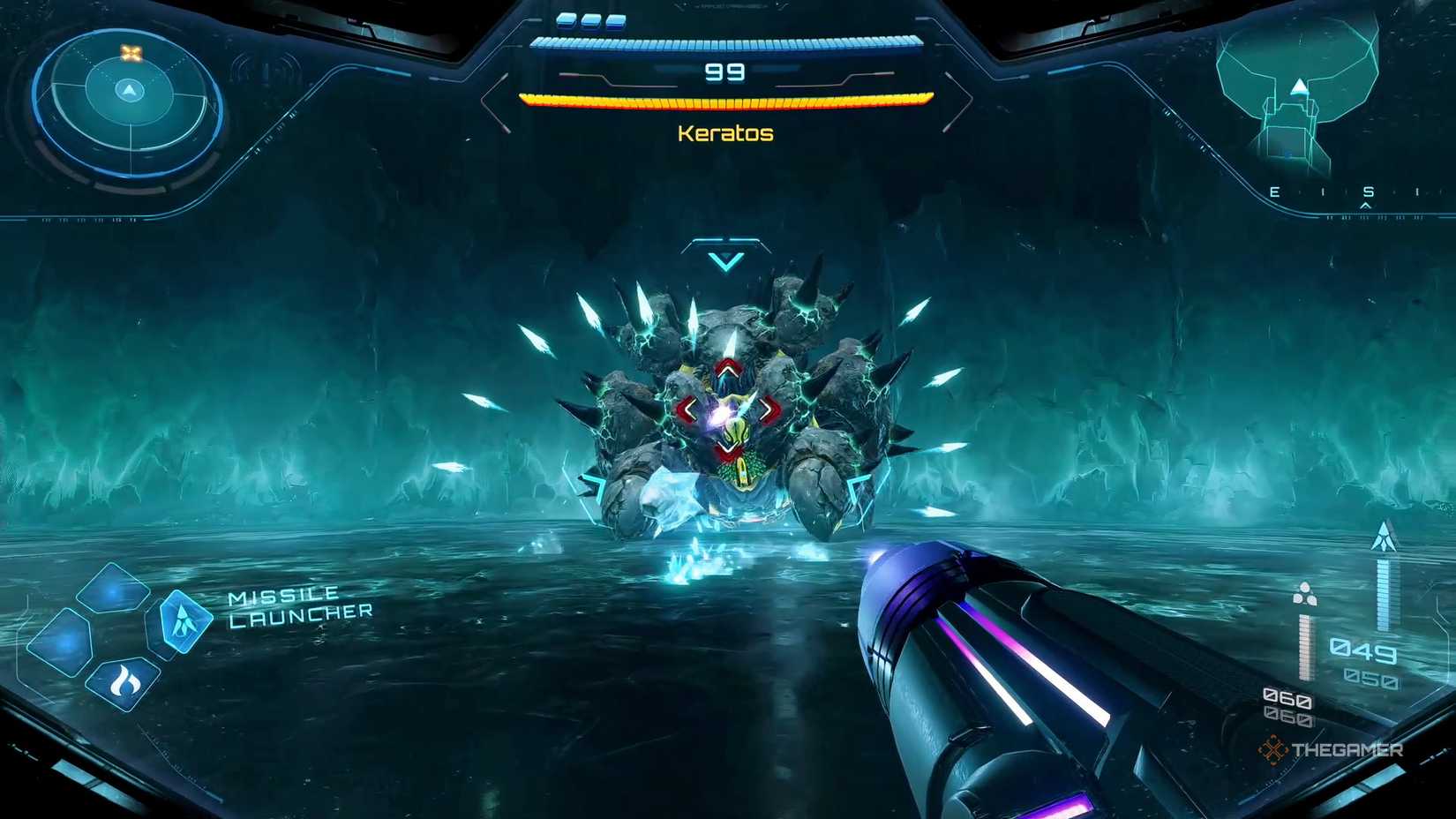Select the flame weapon icon
This screenshot has width=1456, height=819.
(122, 680)
